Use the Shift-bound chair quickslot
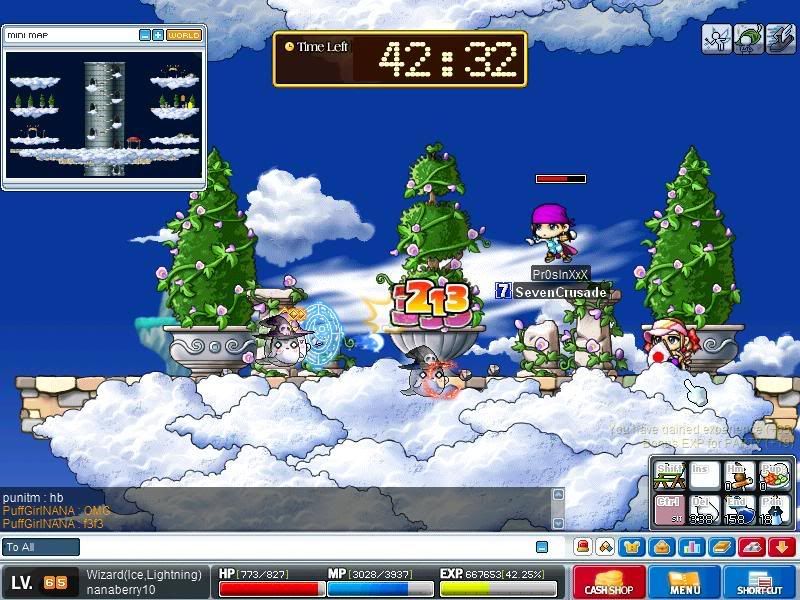The image size is (800, 600). (x=669, y=476)
